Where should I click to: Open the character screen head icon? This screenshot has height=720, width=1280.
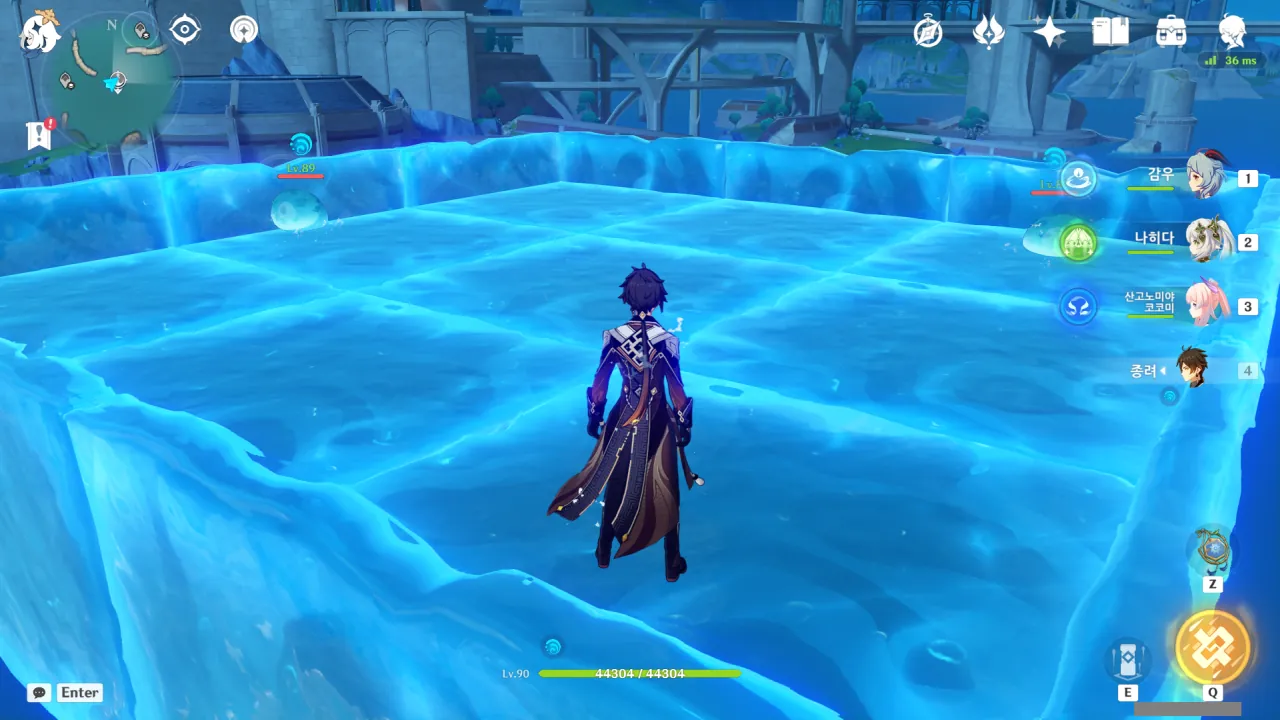point(1232,32)
